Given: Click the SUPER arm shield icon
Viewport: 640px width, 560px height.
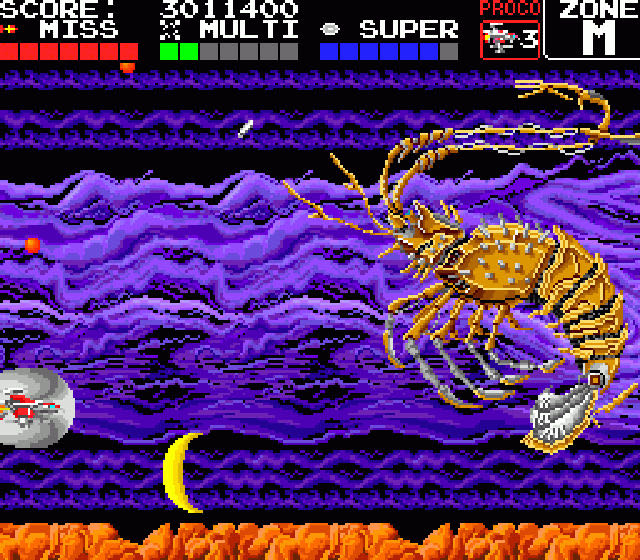Looking at the screenshot, I should (x=330, y=29).
